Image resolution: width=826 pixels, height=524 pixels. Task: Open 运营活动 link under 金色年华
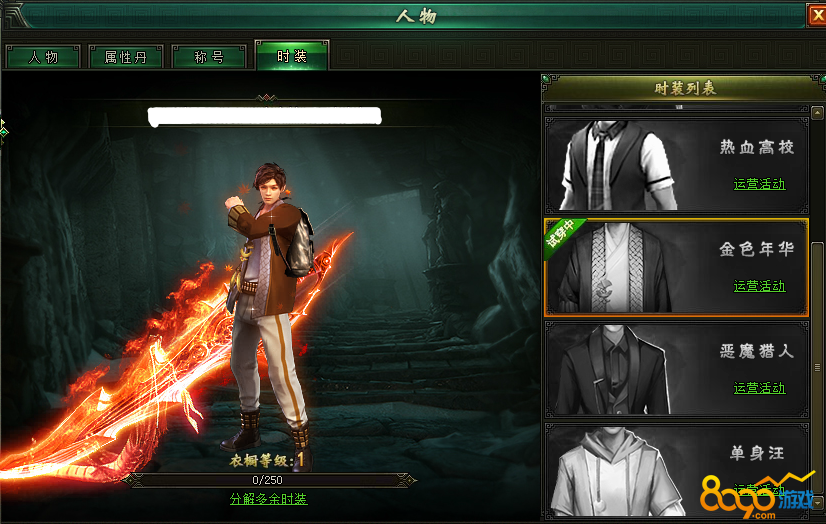click(x=759, y=286)
